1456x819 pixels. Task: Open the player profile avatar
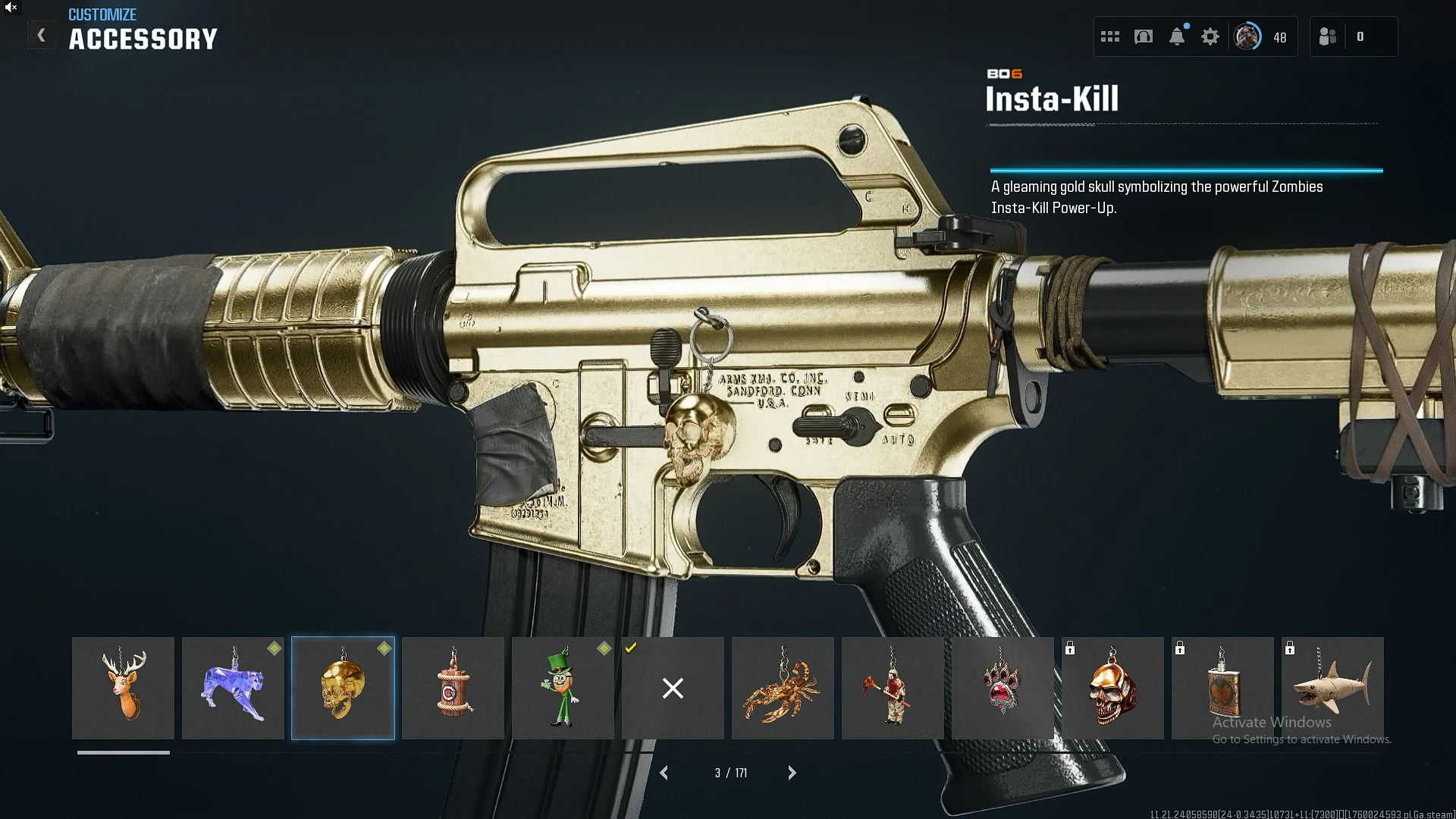1247,36
